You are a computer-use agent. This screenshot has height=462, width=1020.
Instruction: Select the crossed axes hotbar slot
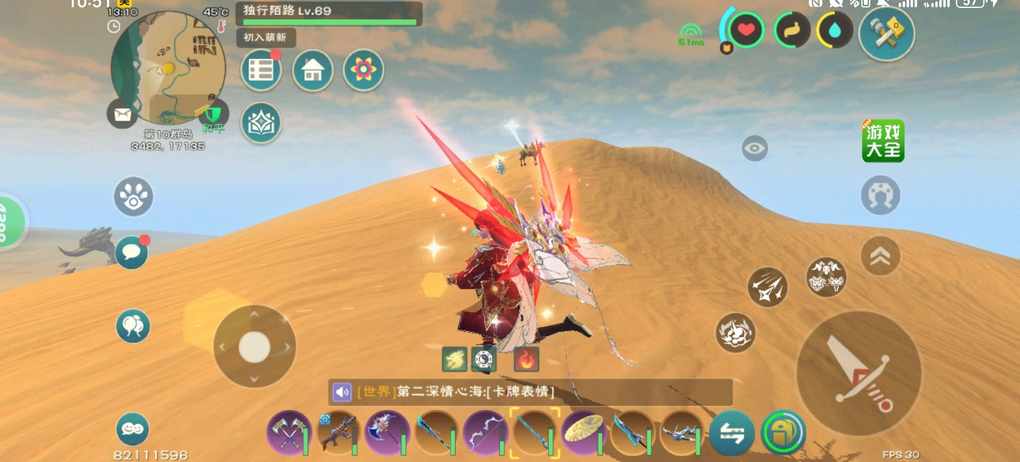pos(288,433)
